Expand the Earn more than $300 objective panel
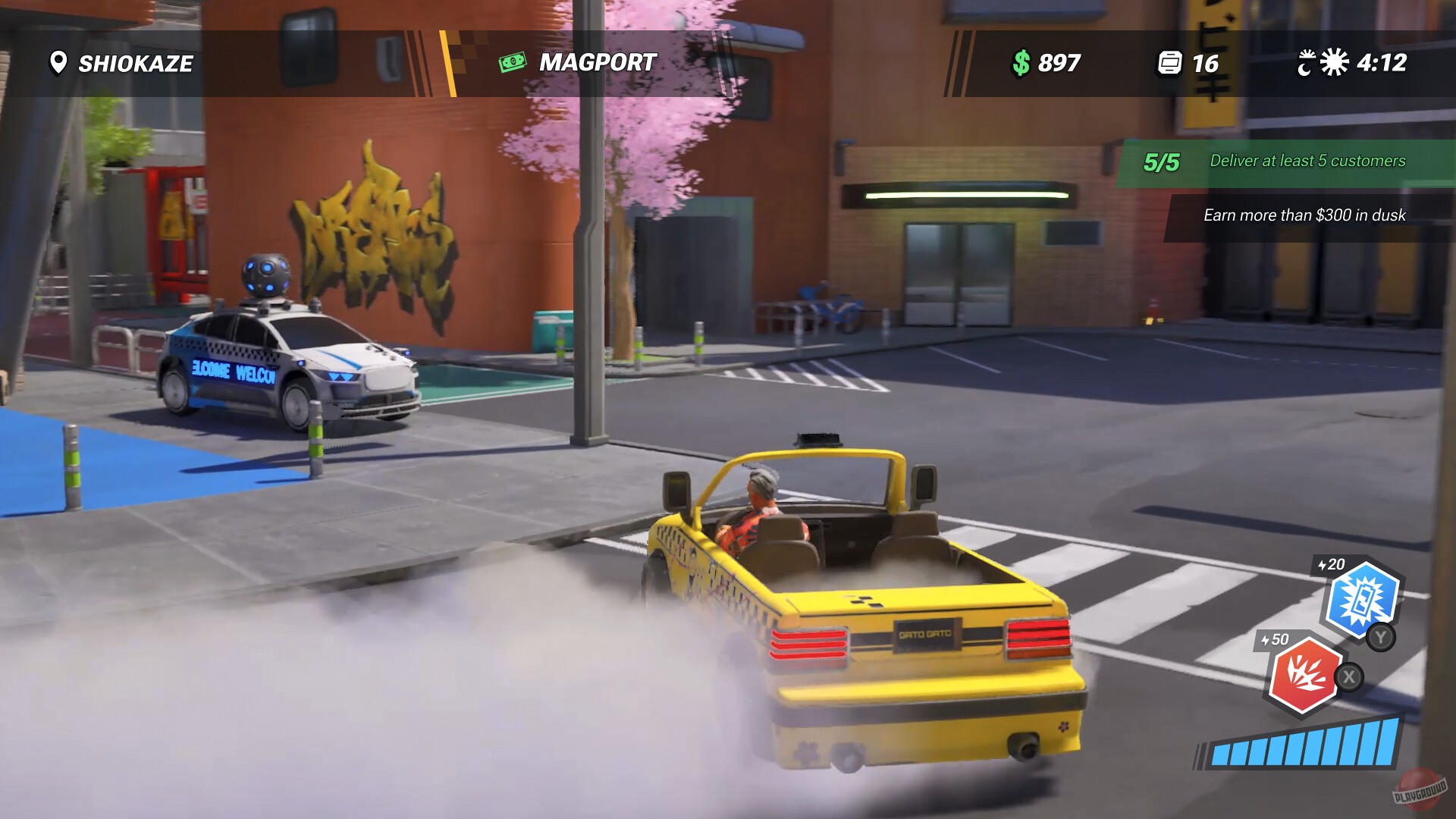 [1304, 215]
